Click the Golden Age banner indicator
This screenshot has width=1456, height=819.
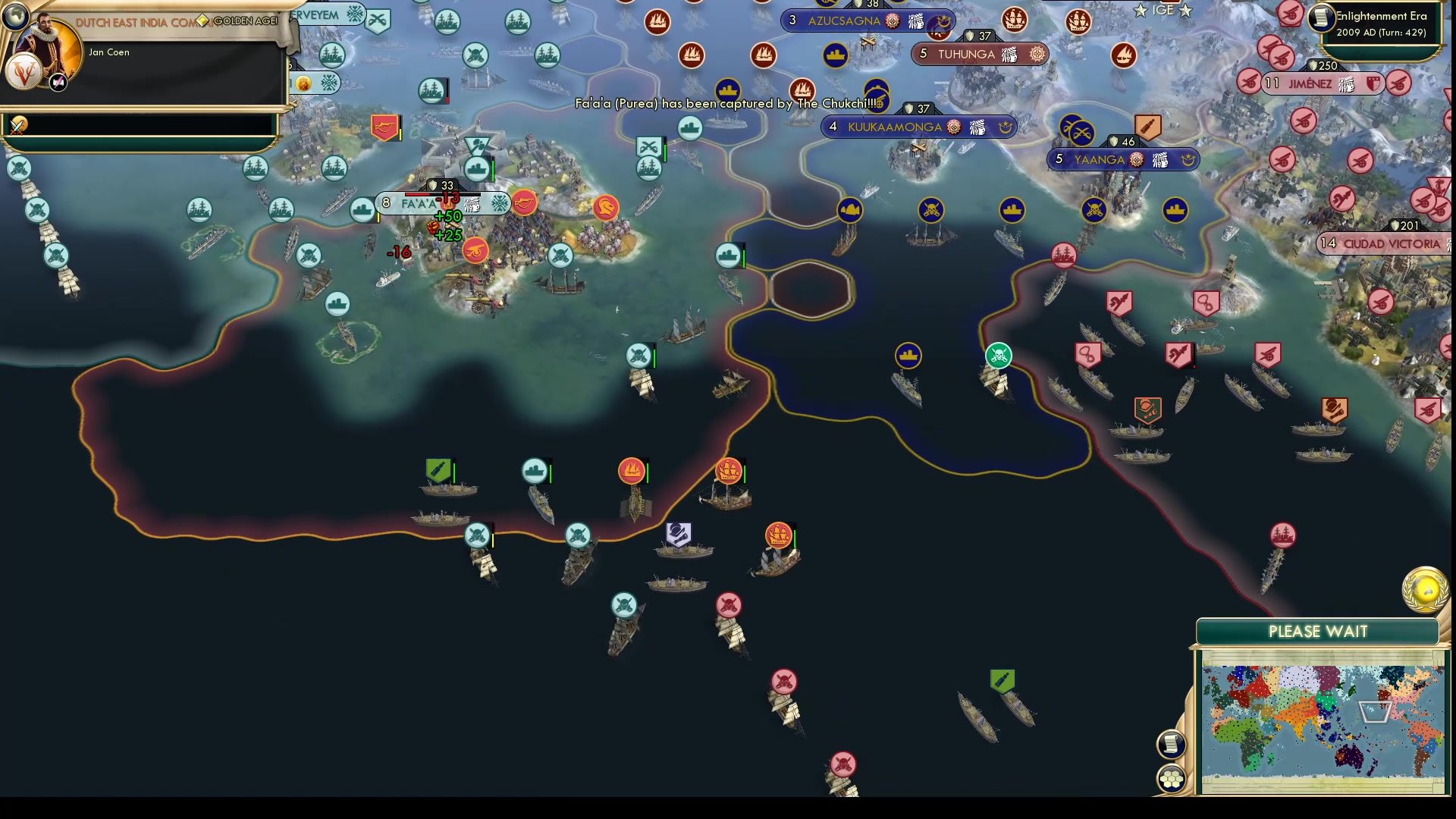click(239, 21)
